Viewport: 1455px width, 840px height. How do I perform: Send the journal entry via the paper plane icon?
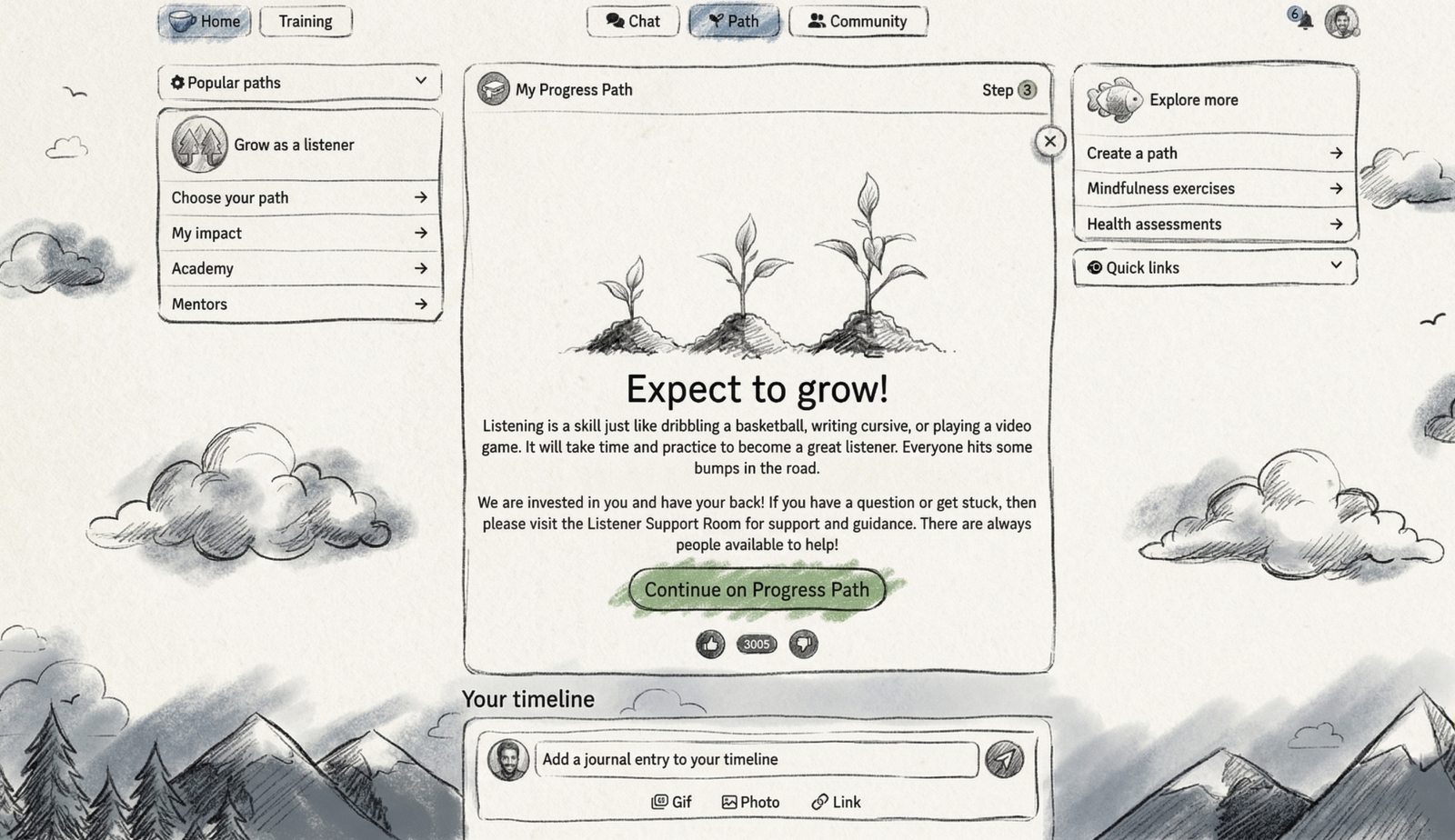click(1003, 759)
